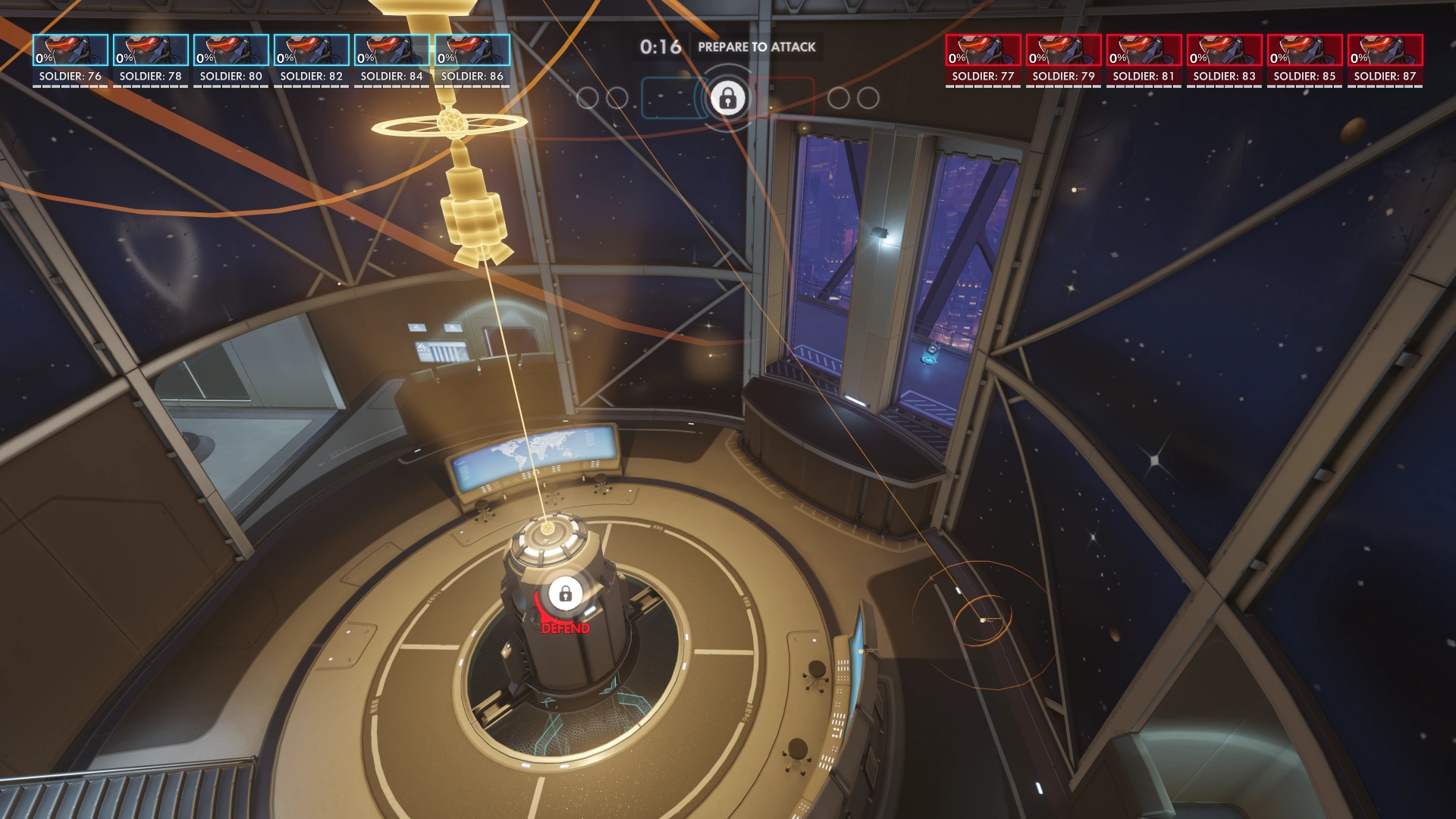Click the Soldier: 79 enemy portrait
Viewport: 1456px width, 819px height.
coord(1063,49)
